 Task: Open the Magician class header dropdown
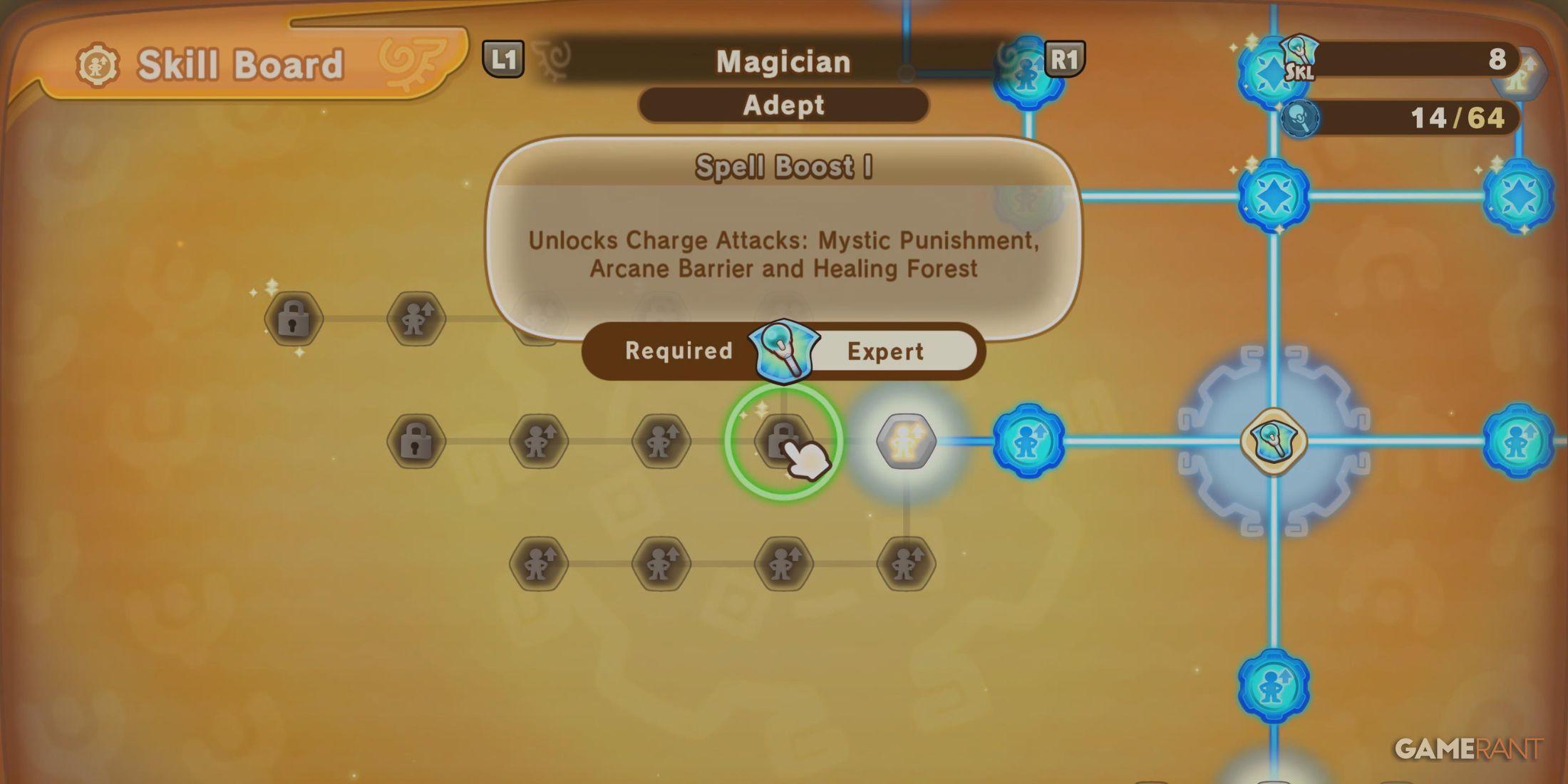coord(784,61)
